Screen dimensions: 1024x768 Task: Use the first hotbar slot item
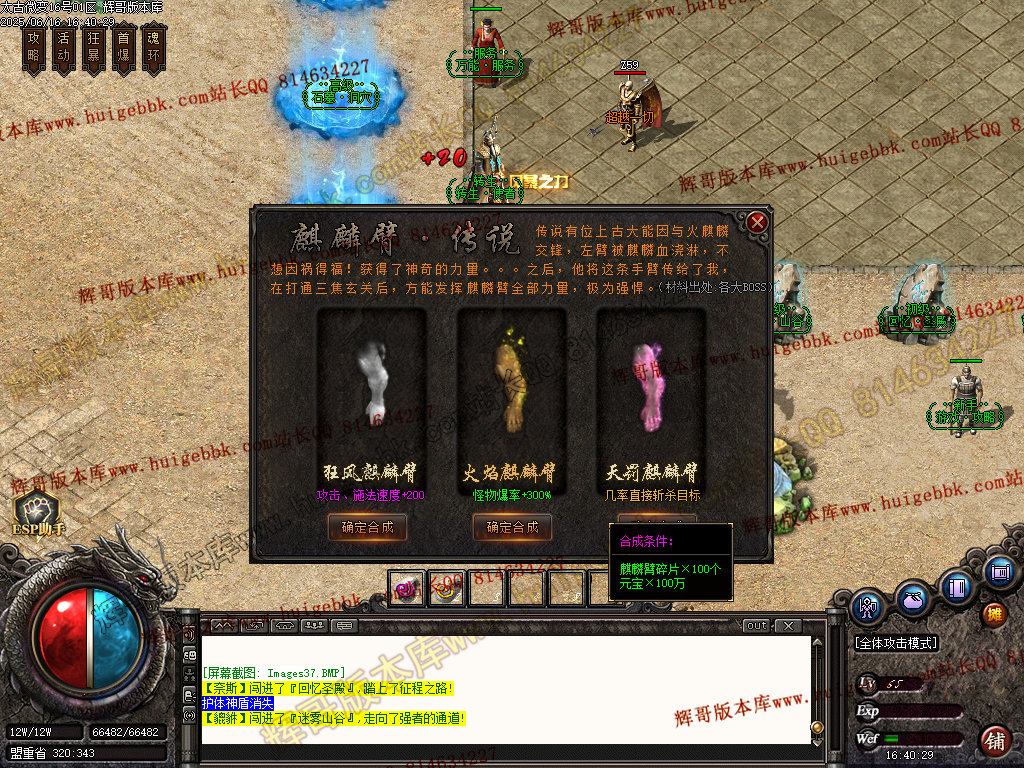(407, 589)
